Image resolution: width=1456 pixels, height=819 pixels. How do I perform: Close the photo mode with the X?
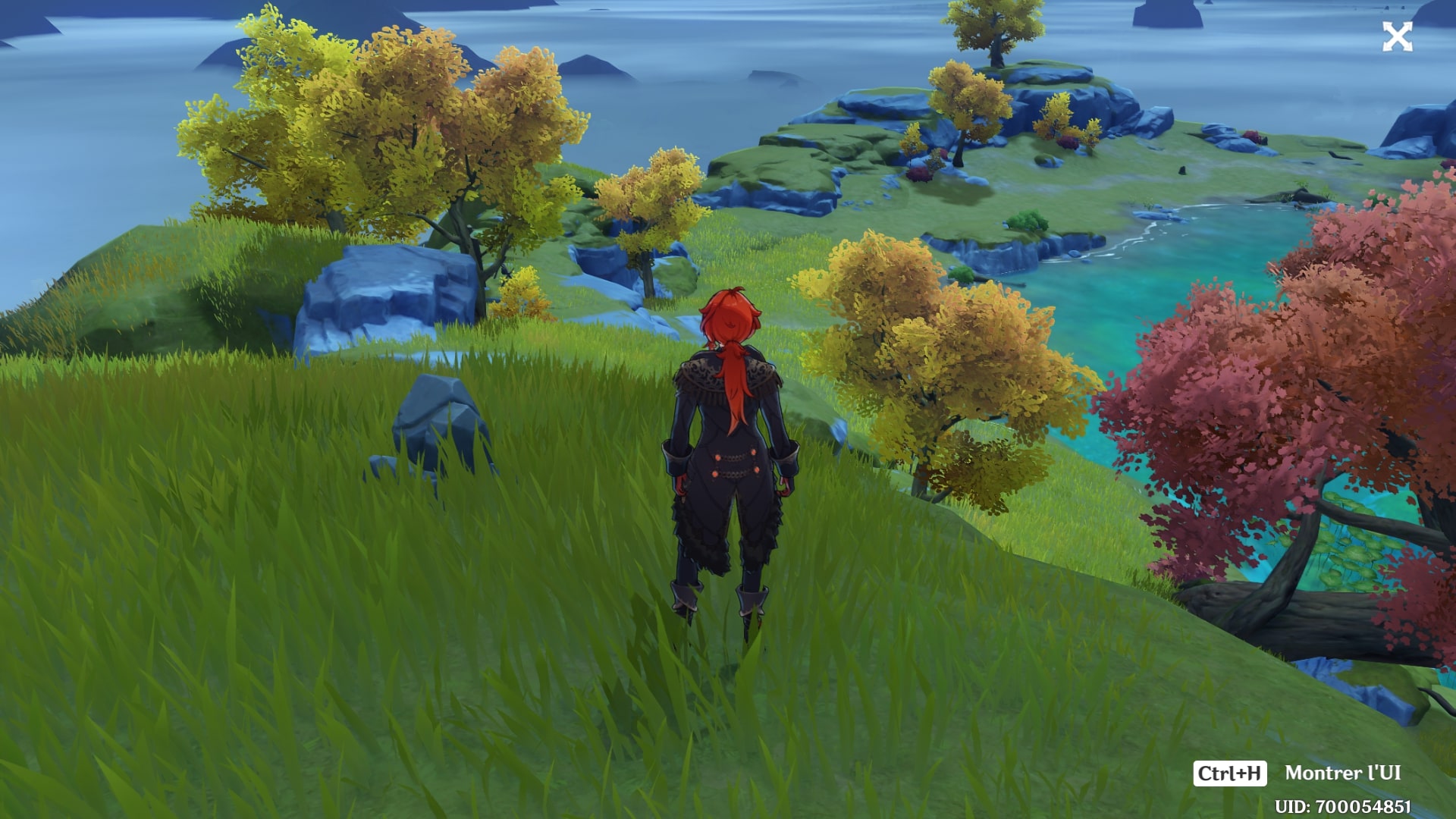(x=1397, y=36)
